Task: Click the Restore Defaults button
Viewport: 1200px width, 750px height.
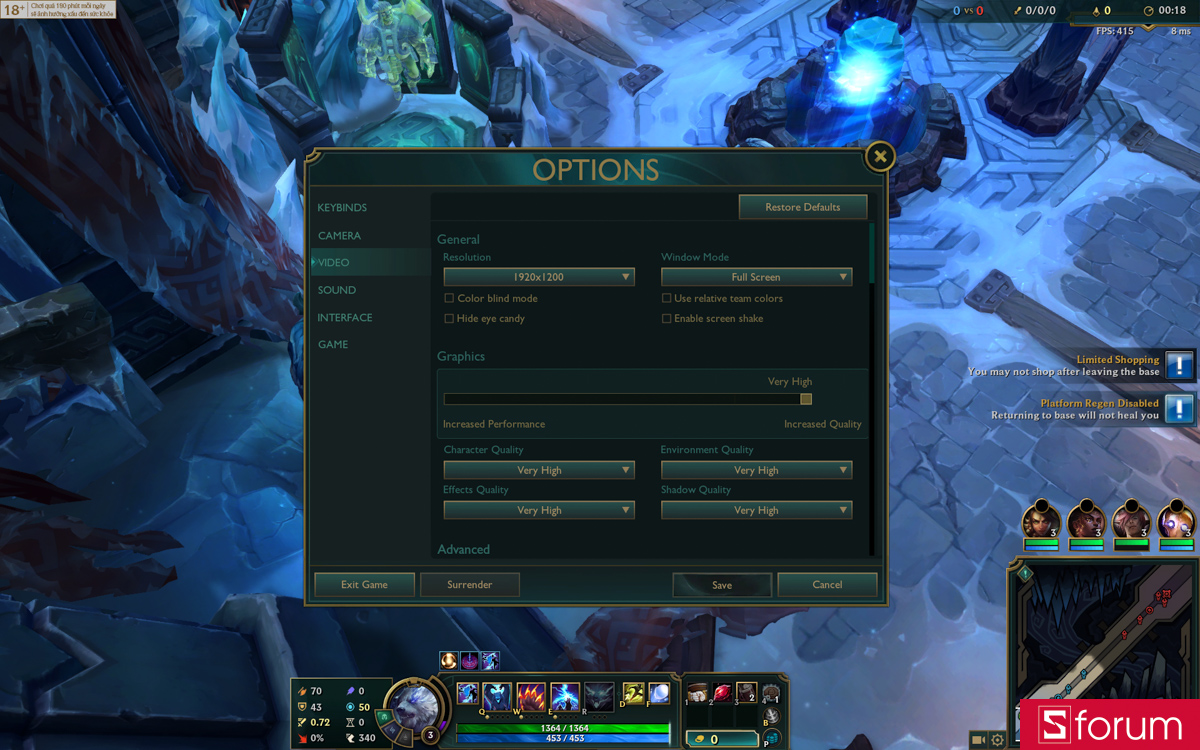Action: (802, 207)
